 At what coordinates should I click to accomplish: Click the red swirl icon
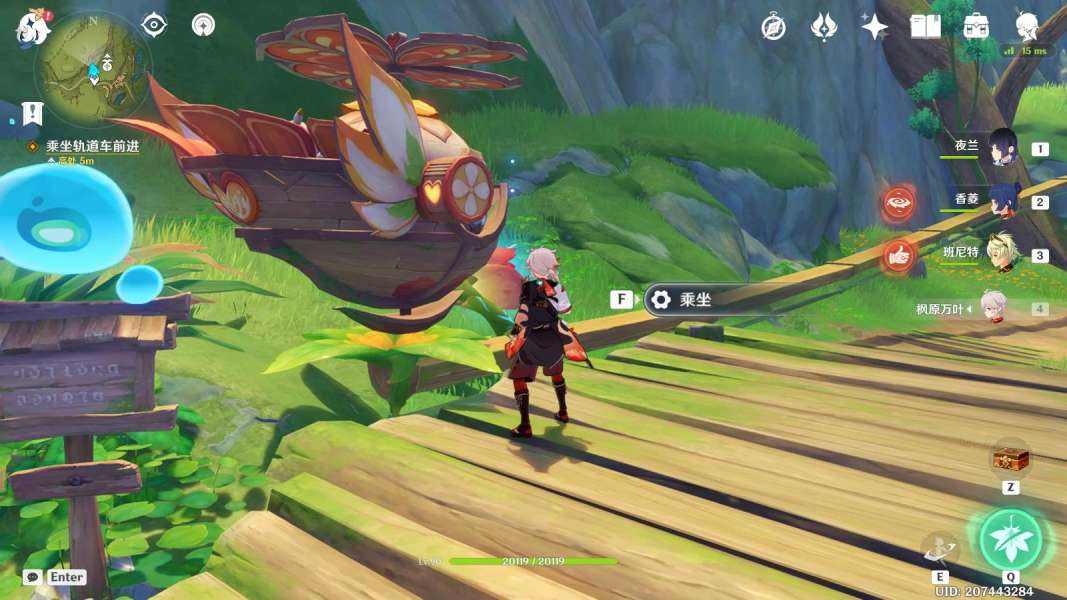point(898,204)
